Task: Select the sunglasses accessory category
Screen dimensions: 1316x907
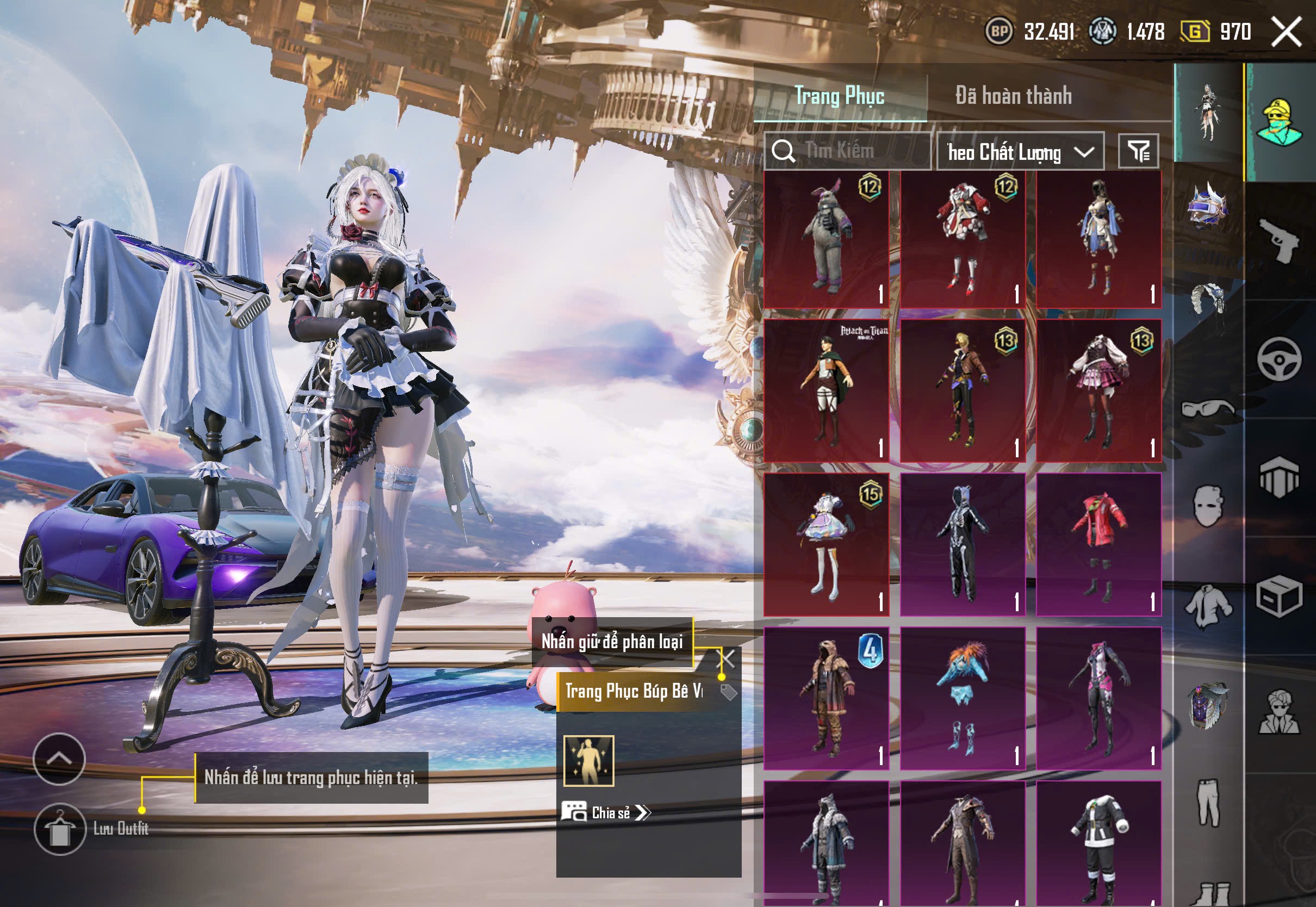Action: [x=1207, y=408]
